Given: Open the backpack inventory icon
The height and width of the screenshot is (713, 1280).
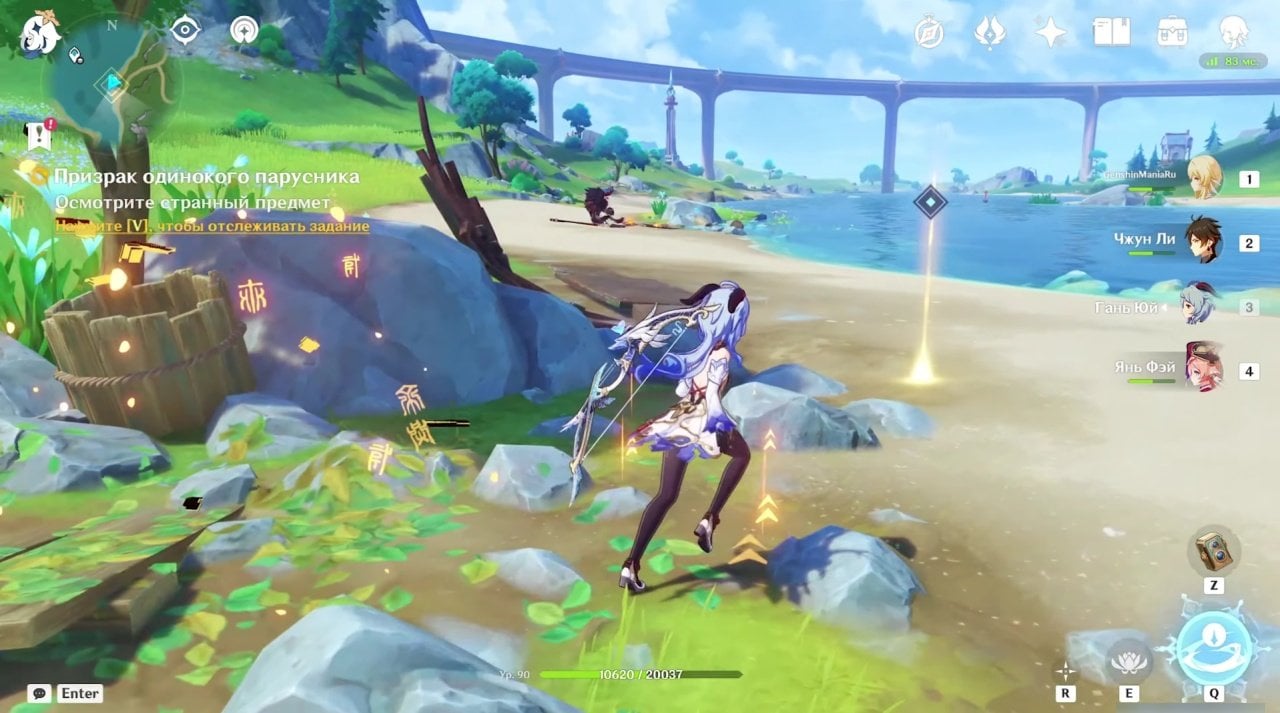Looking at the screenshot, I should coord(1172,33).
